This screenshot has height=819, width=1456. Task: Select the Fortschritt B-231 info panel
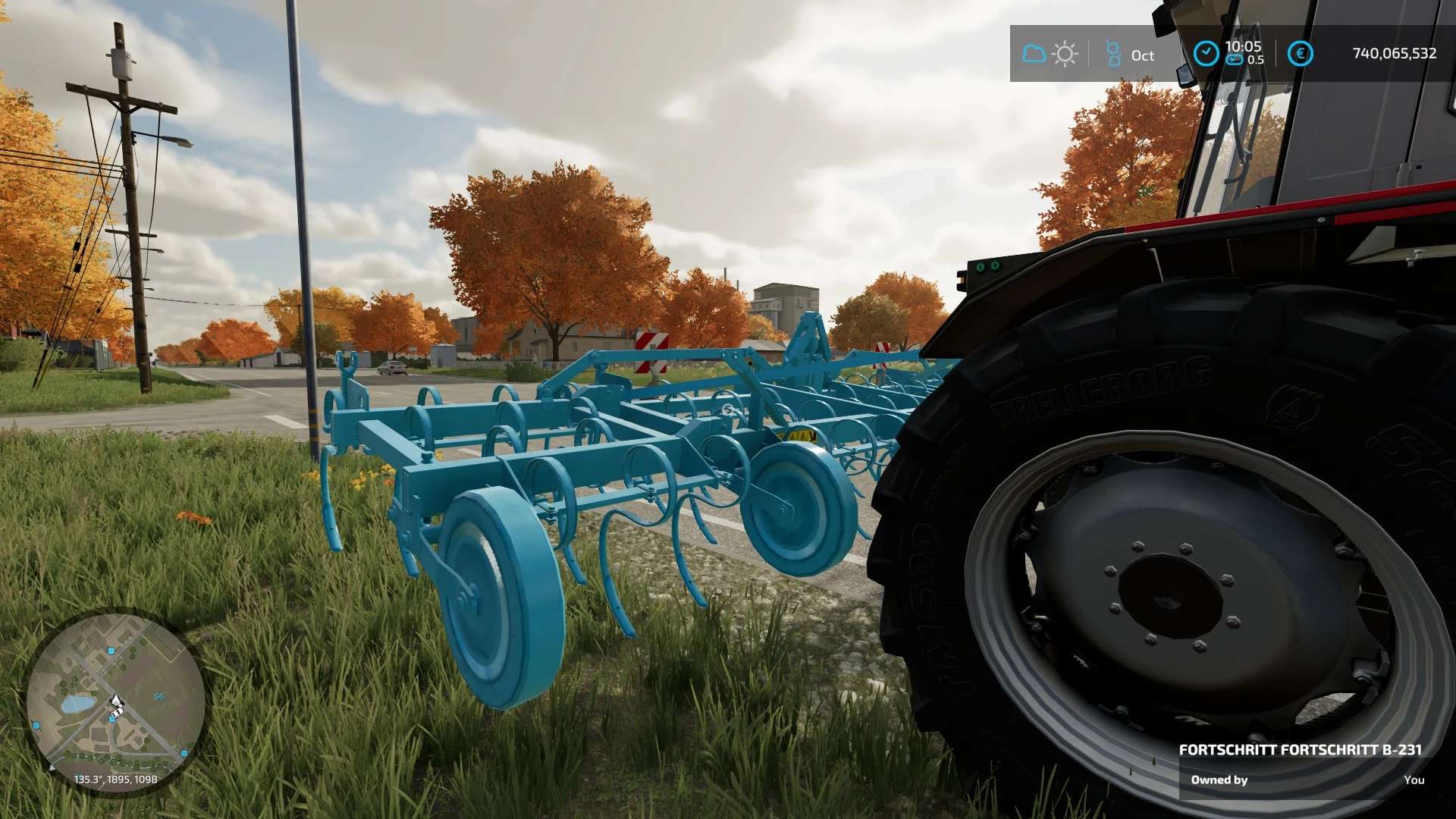coord(1301,765)
